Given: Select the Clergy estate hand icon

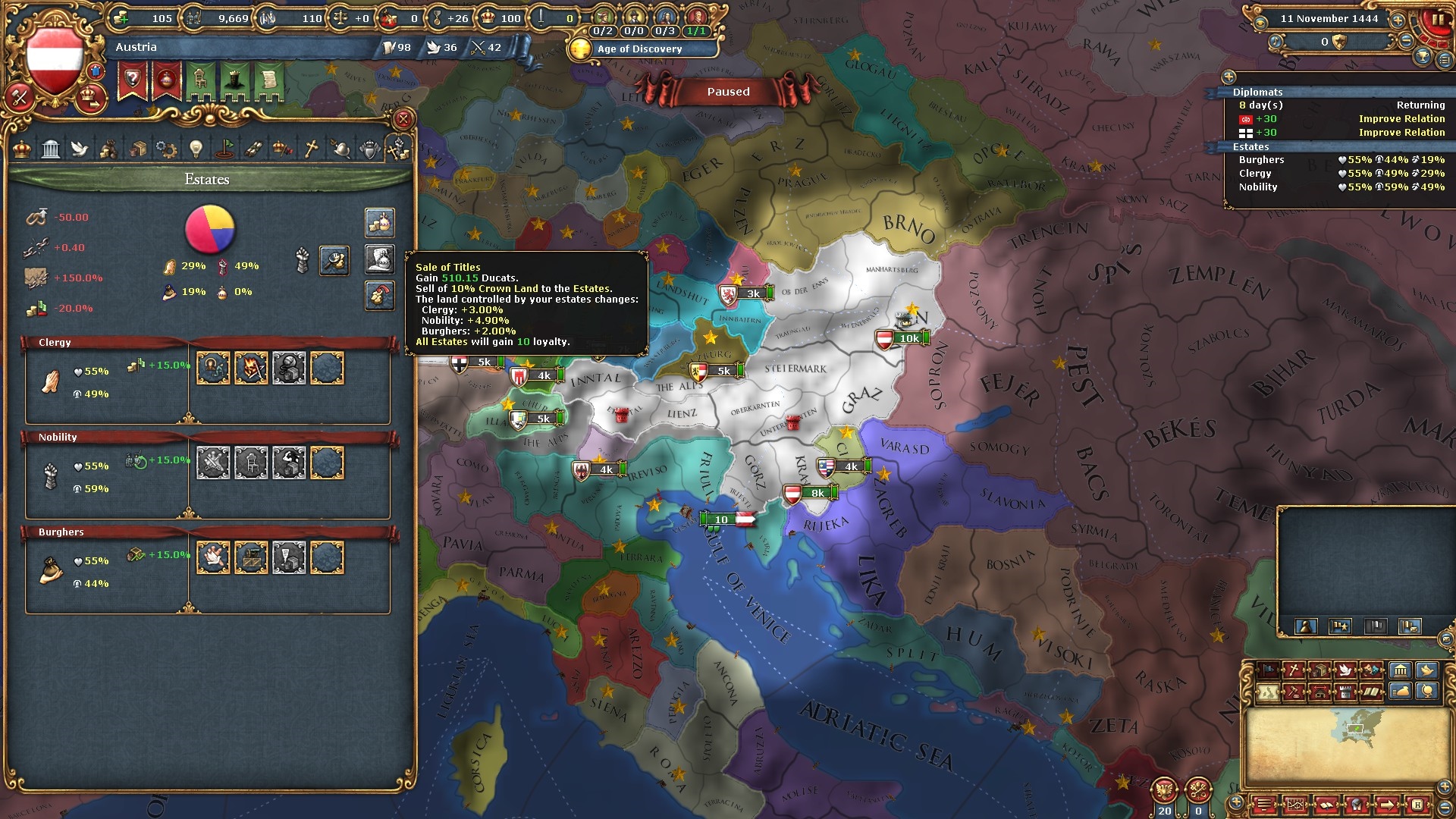Looking at the screenshot, I should [50, 381].
